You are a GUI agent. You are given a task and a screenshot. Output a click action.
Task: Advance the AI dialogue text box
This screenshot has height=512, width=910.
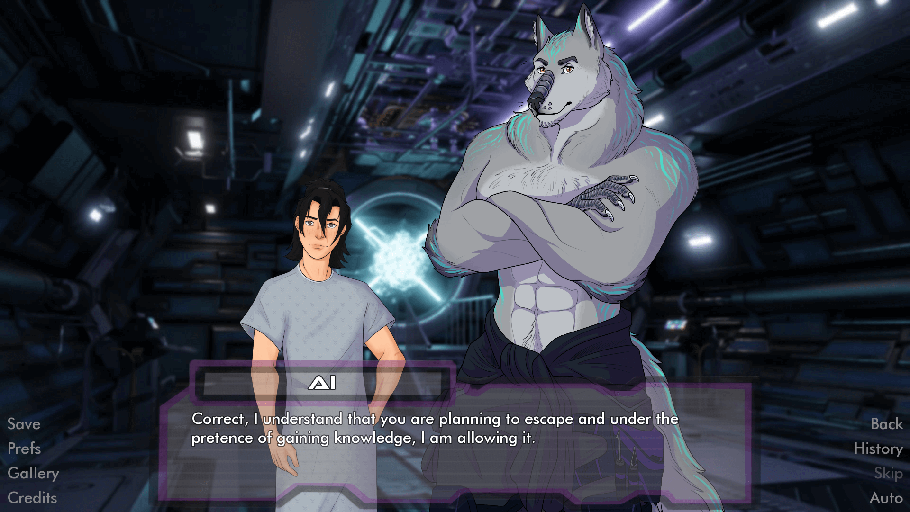pyautogui.click(x=453, y=440)
